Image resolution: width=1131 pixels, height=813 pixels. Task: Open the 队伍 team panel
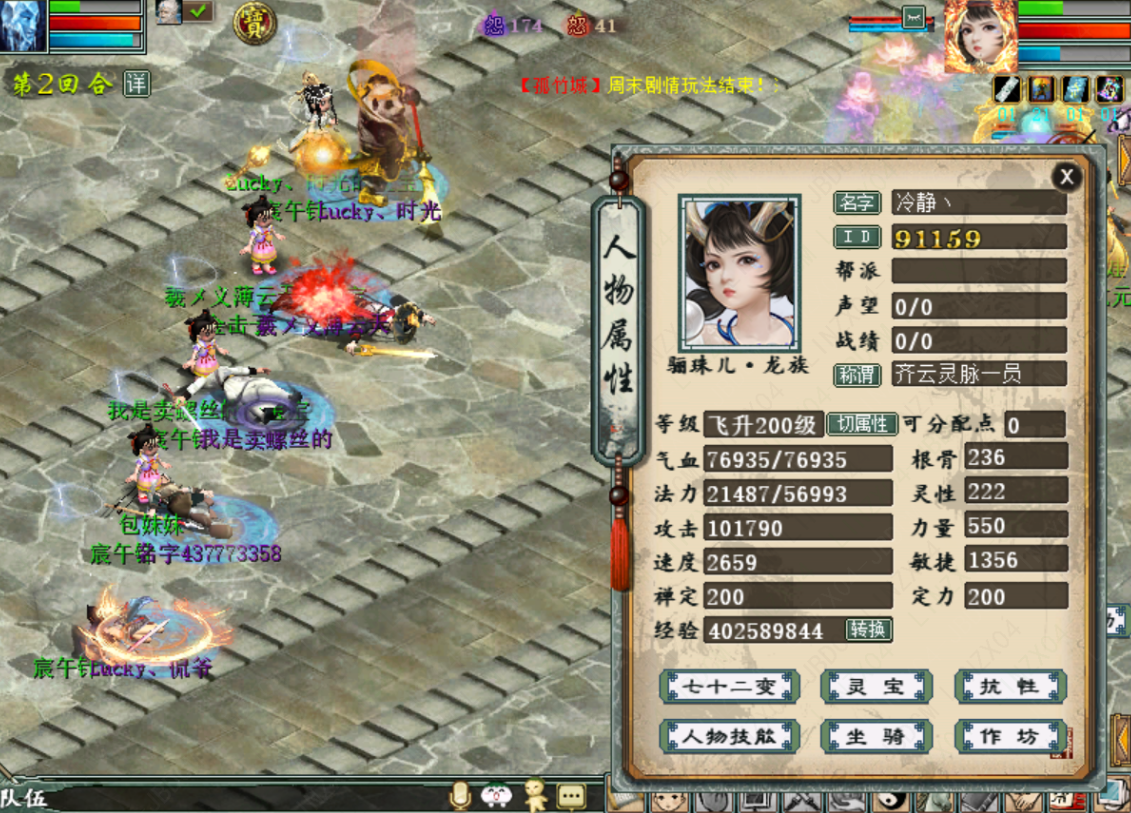(x=24, y=798)
